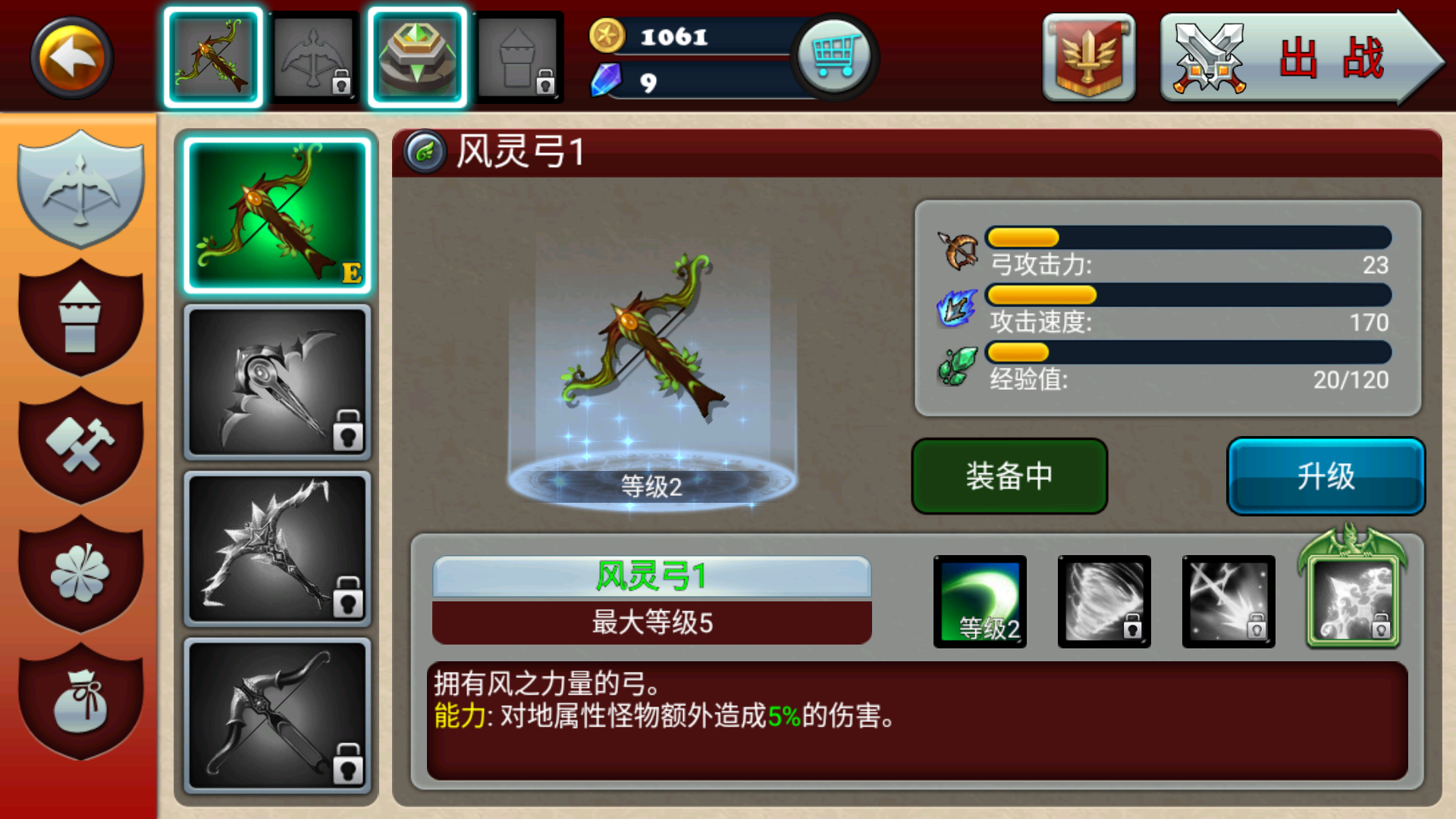1456x819 pixels.
Task: Click the red battle flag emblem
Action: 1088,57
